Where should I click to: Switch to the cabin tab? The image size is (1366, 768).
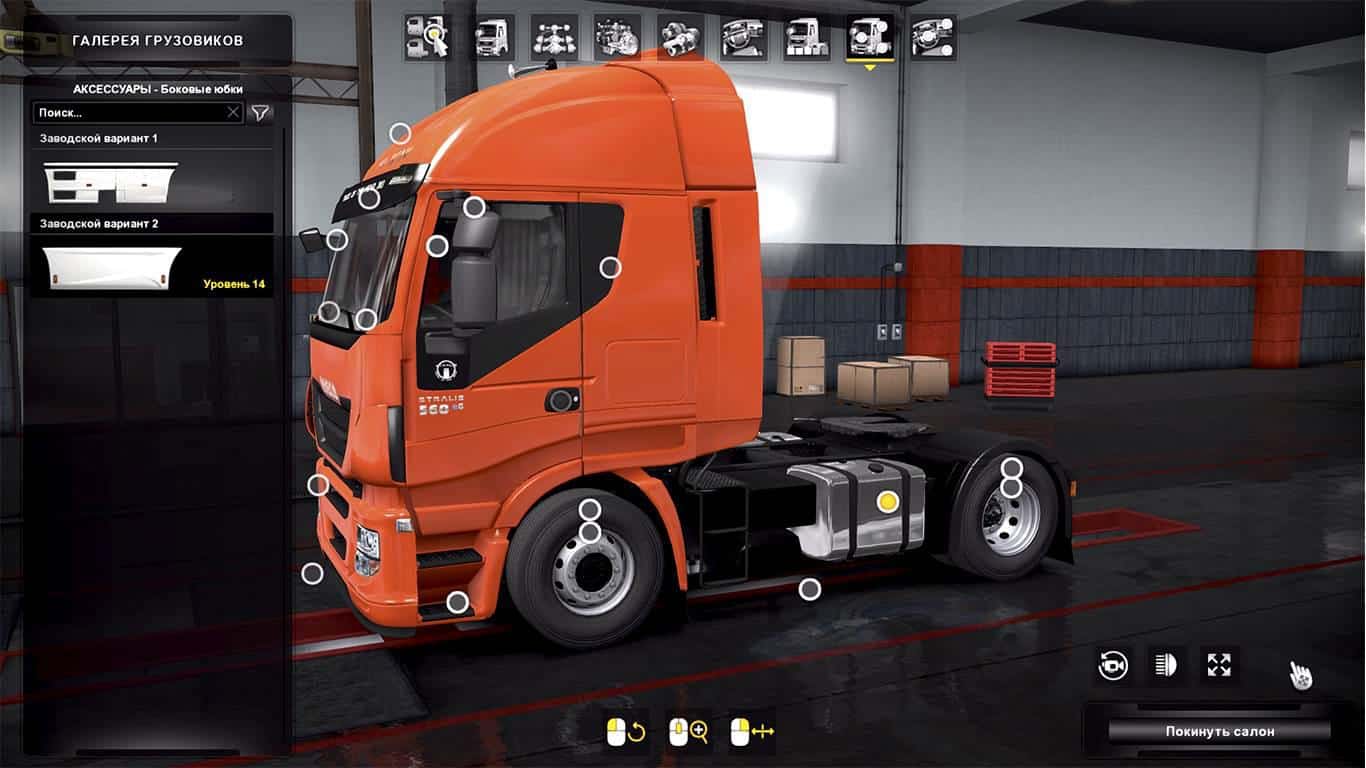492,38
